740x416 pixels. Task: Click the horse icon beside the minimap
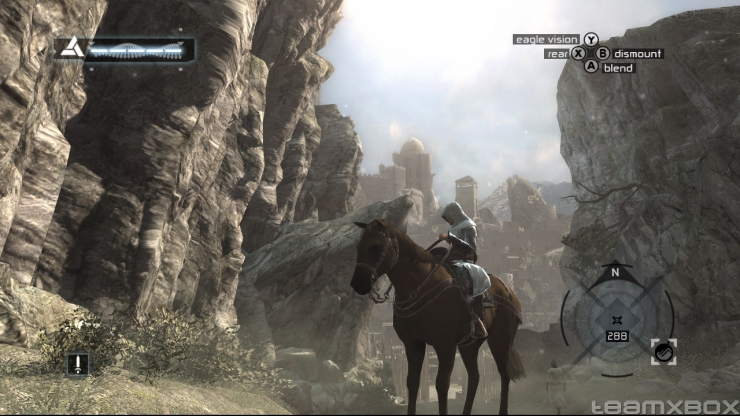[x=665, y=350]
